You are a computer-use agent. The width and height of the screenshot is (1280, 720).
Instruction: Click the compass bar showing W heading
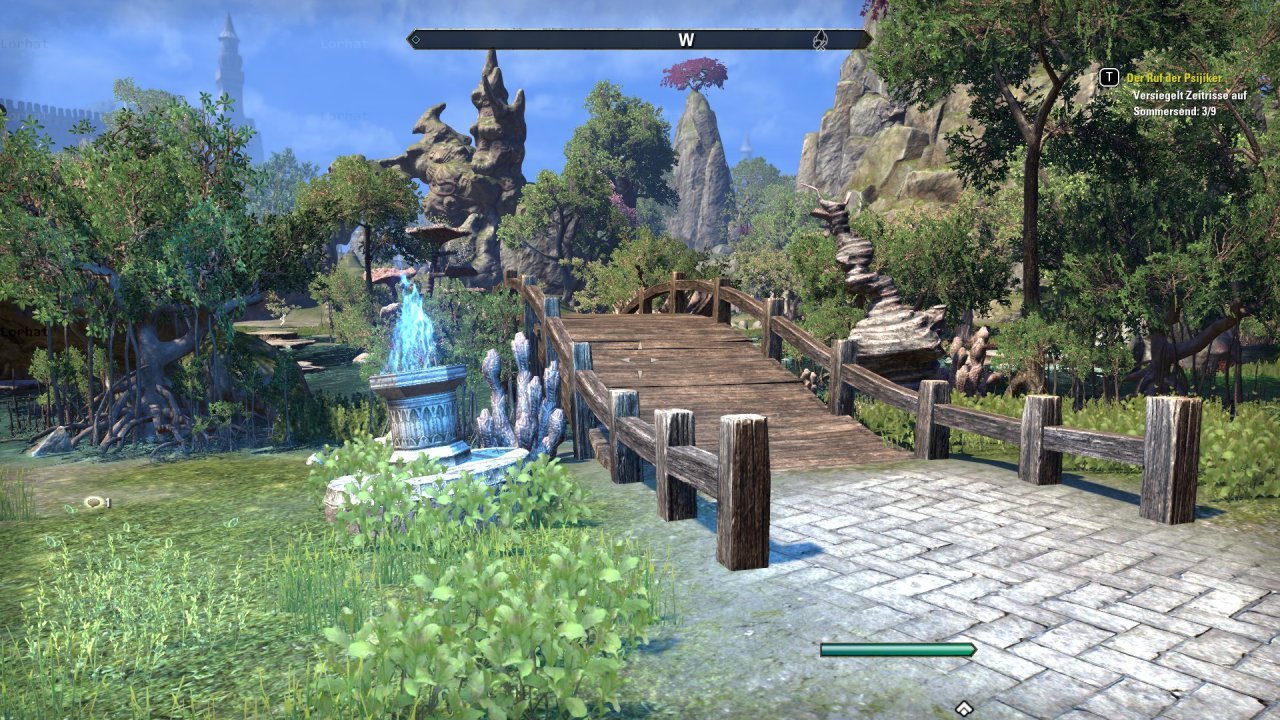640,40
